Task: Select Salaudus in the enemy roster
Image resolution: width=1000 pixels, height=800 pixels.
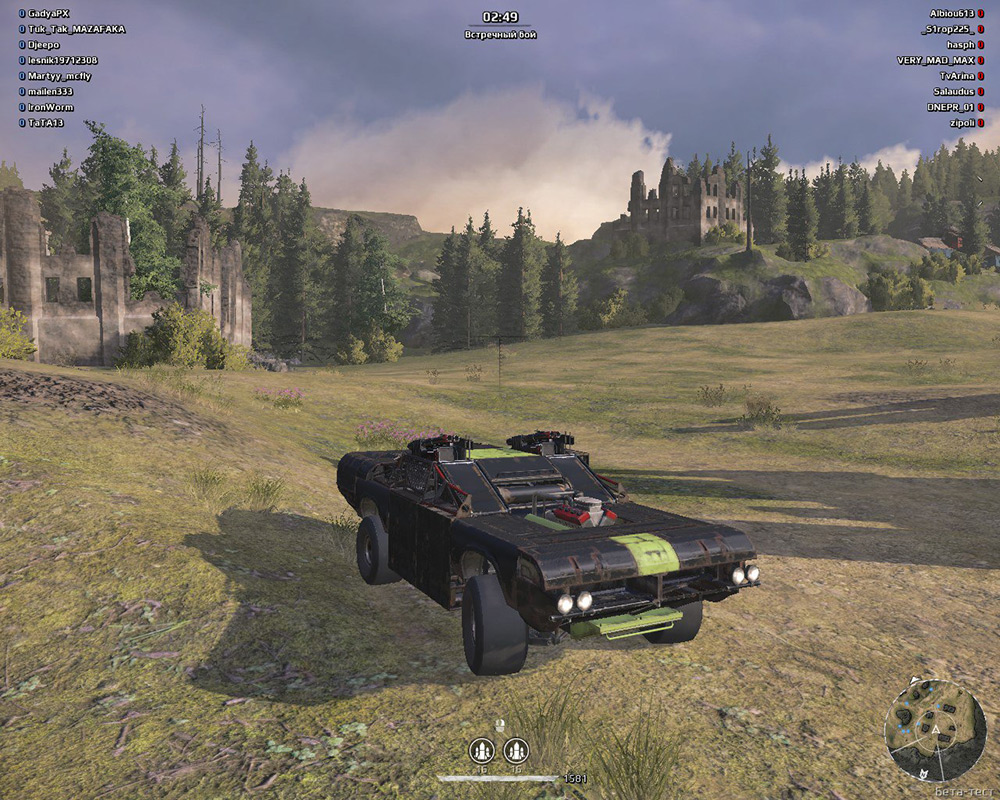Action: [951, 91]
